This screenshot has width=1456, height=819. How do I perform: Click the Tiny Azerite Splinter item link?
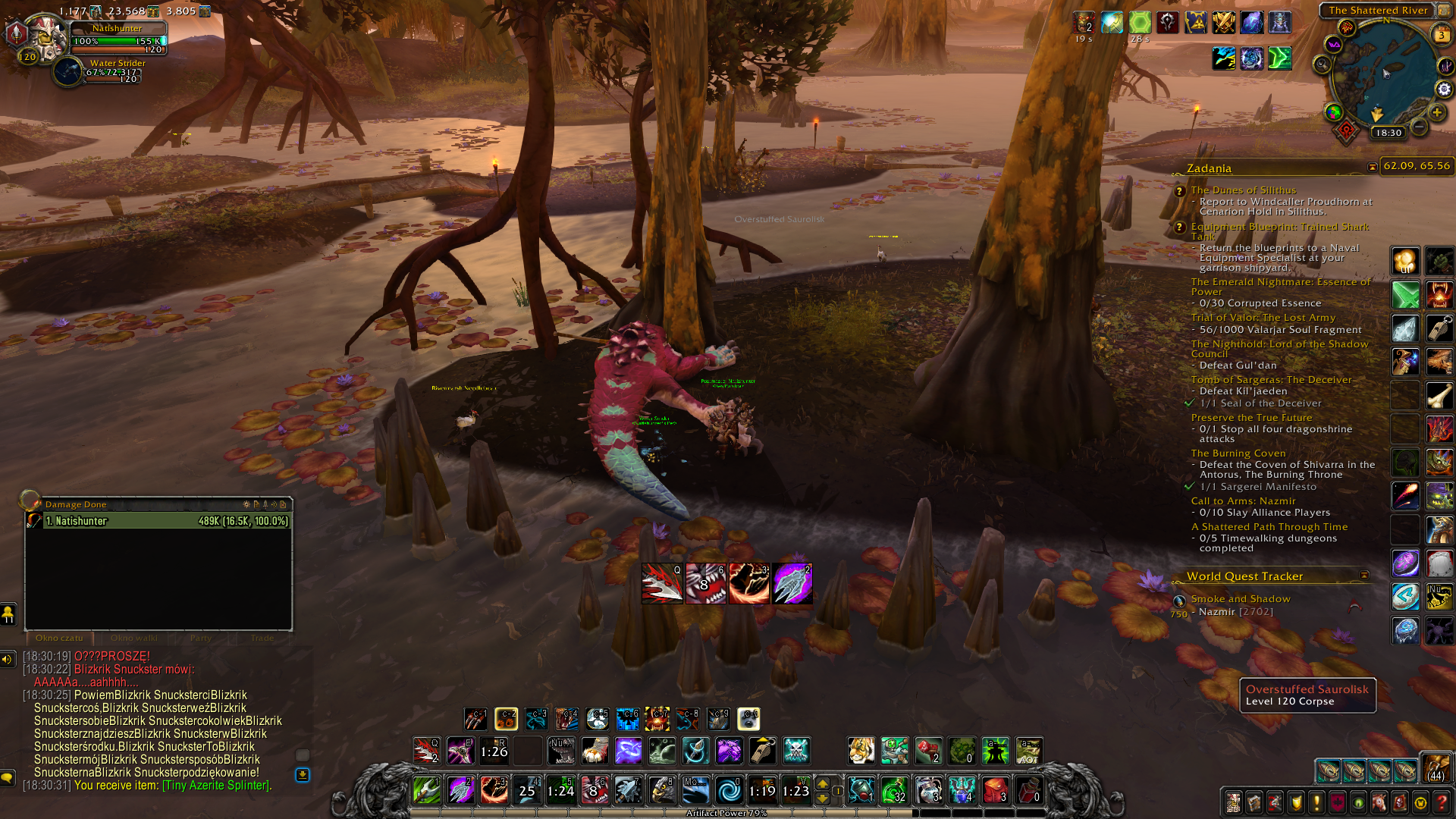[216, 786]
